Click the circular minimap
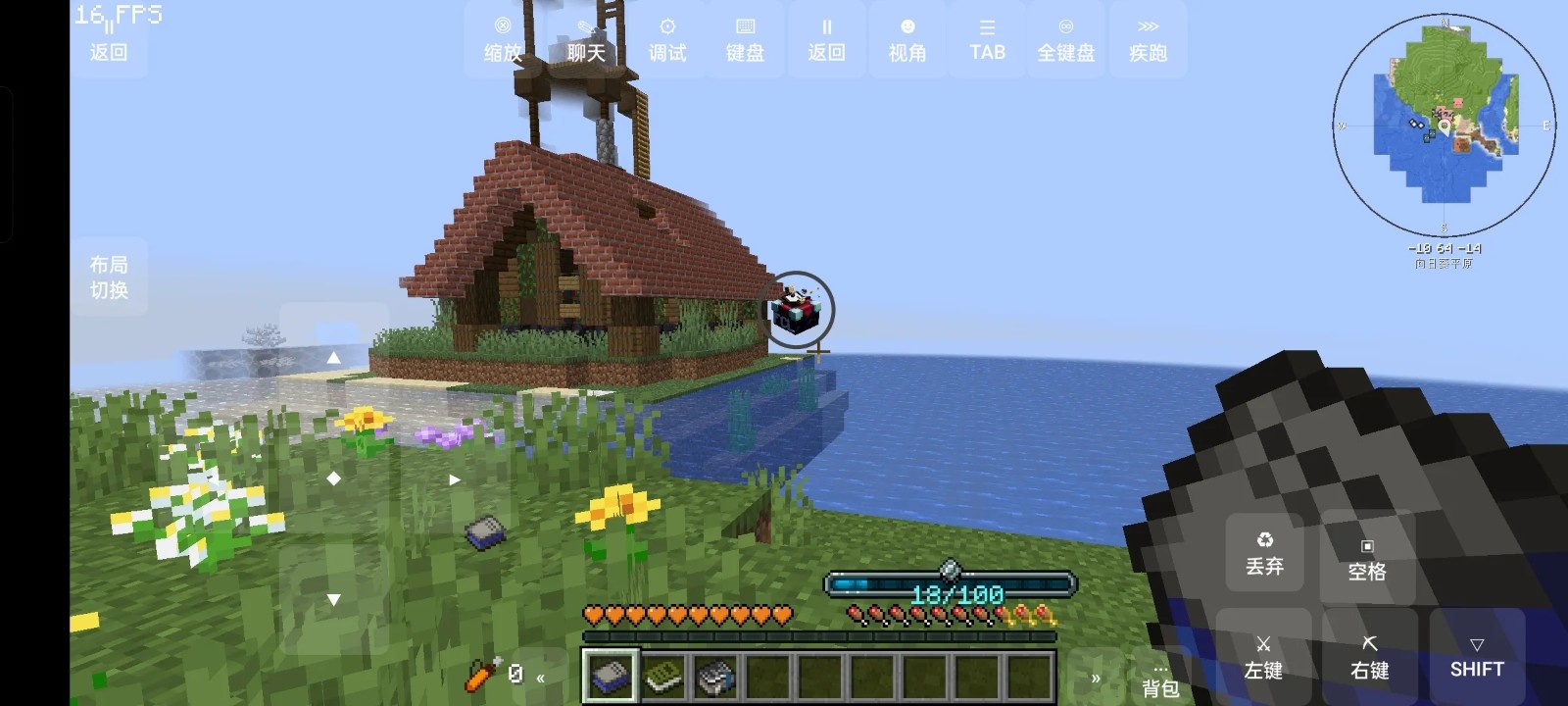 coord(1444,125)
